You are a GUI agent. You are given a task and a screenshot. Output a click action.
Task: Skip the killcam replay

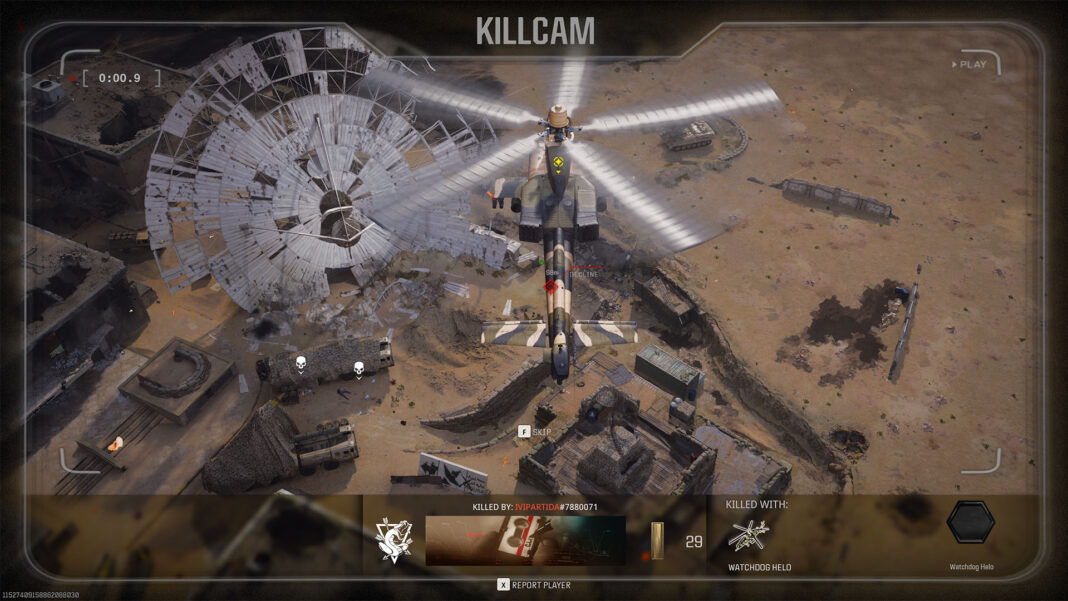click(x=534, y=432)
